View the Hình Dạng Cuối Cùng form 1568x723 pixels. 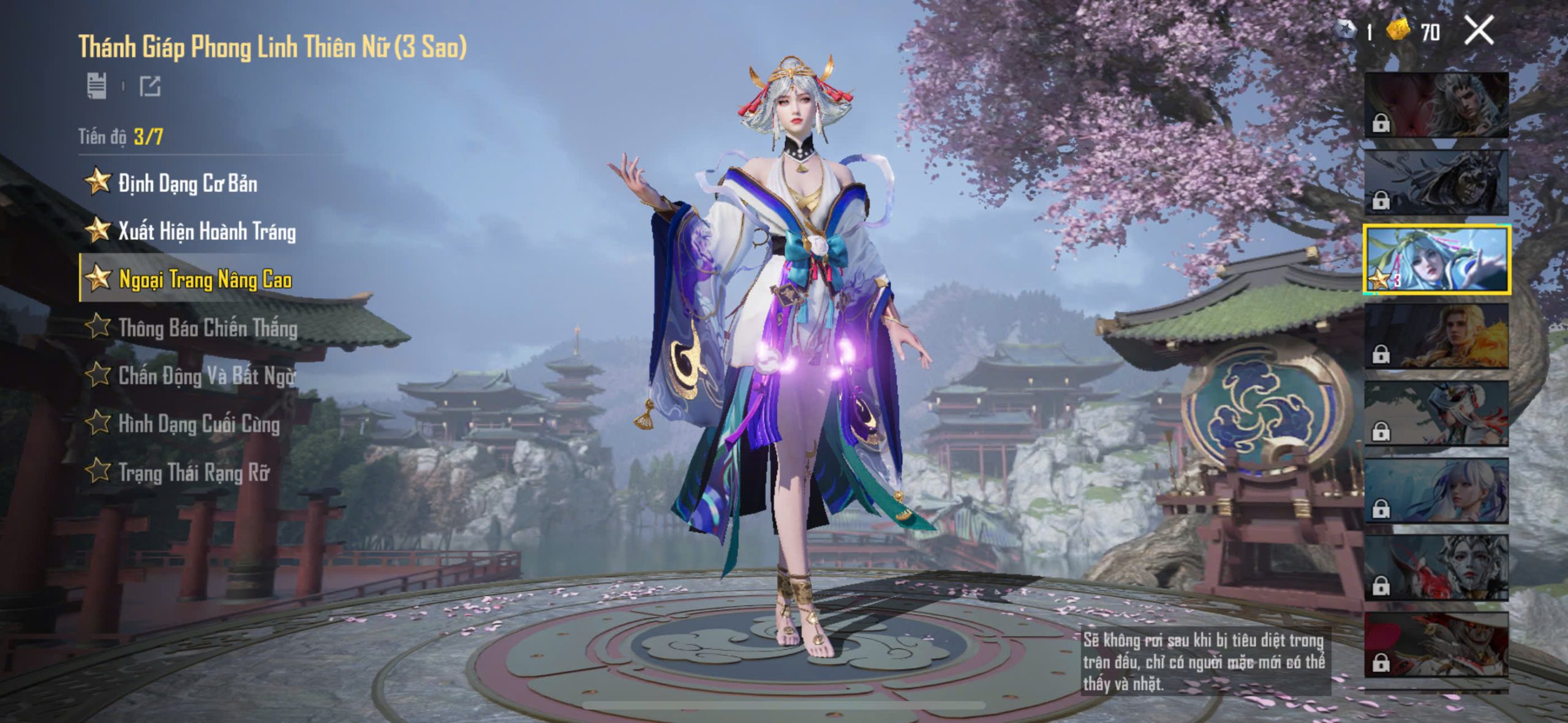pyautogui.click(x=198, y=424)
